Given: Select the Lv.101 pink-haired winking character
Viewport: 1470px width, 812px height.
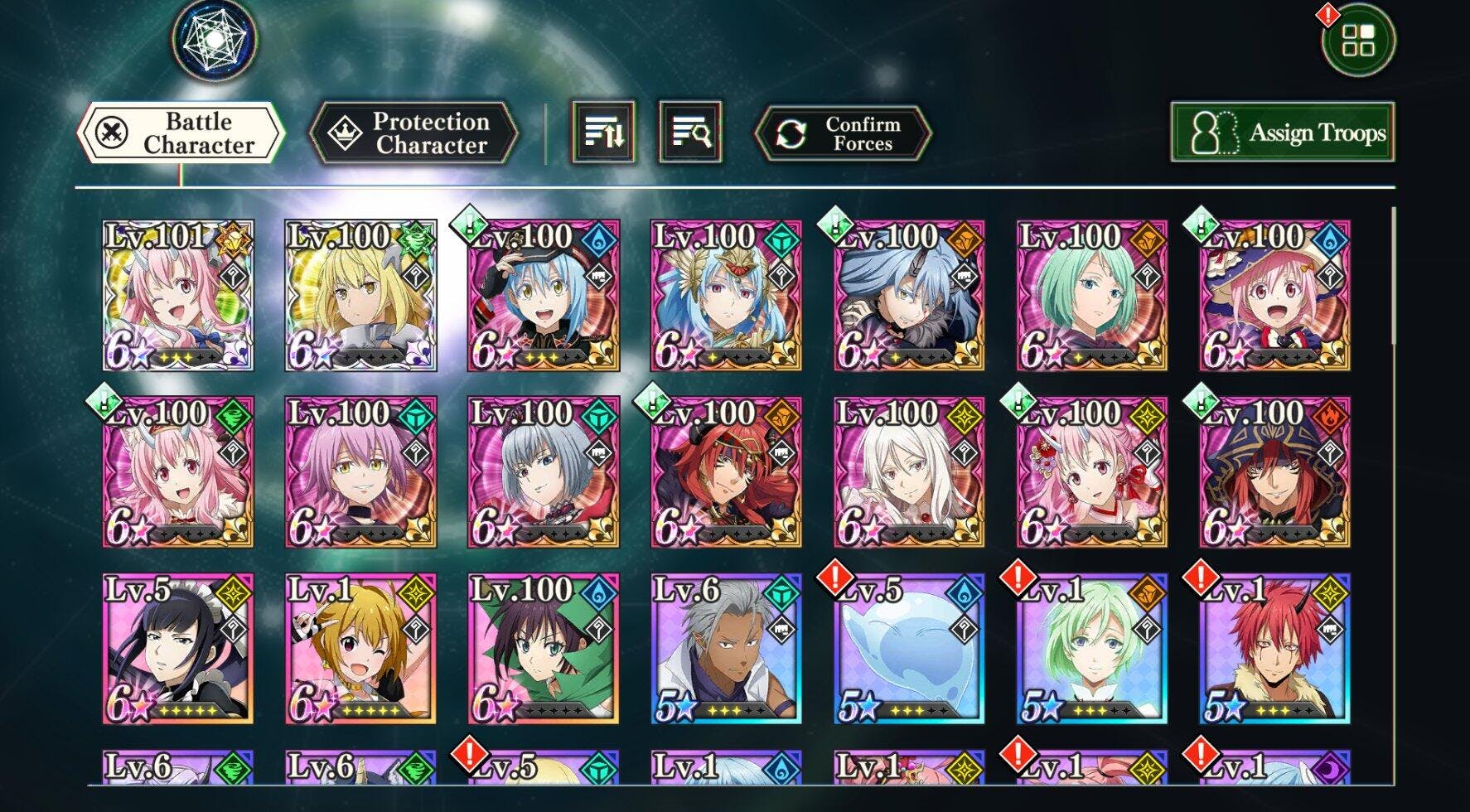Looking at the screenshot, I should (178, 295).
